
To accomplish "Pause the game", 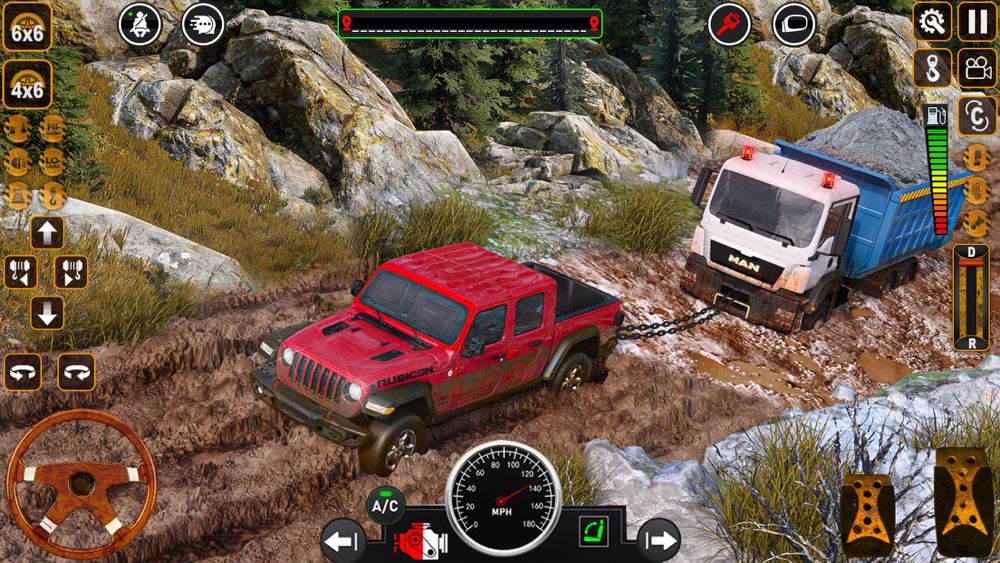I will coord(977,21).
